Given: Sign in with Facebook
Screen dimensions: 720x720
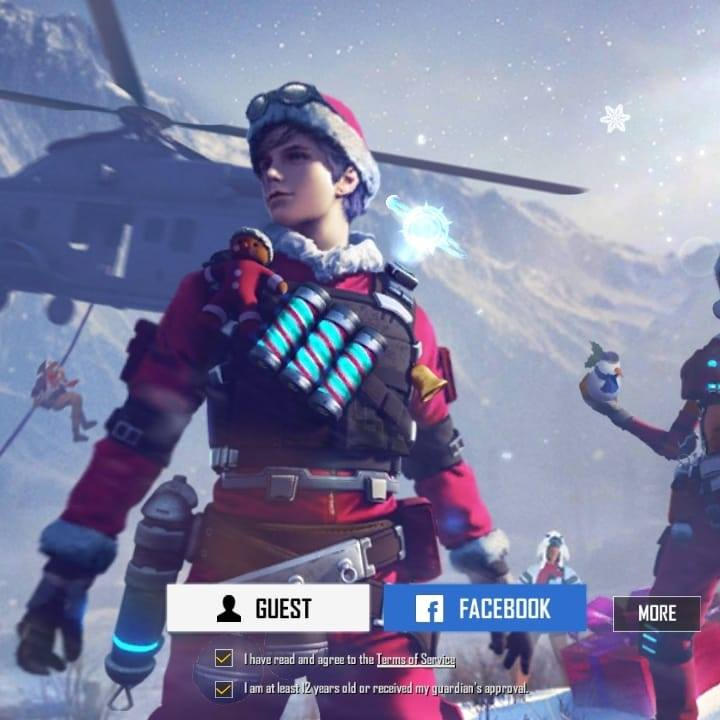Looking at the screenshot, I should click(484, 608).
